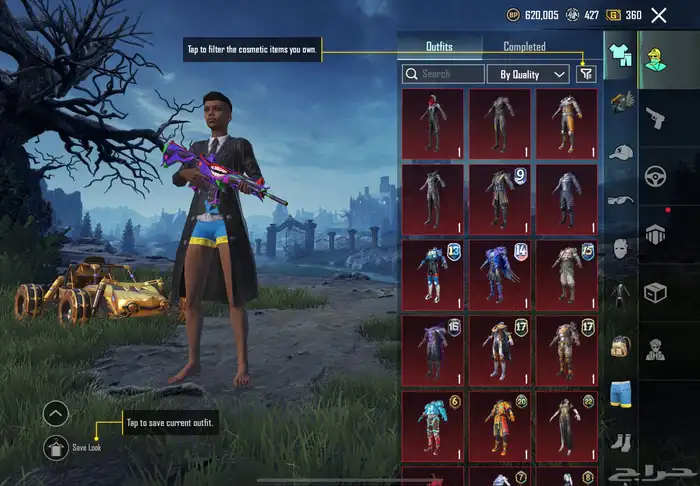
Task: Choose the level 13 blue armored outfit
Action: [432, 274]
